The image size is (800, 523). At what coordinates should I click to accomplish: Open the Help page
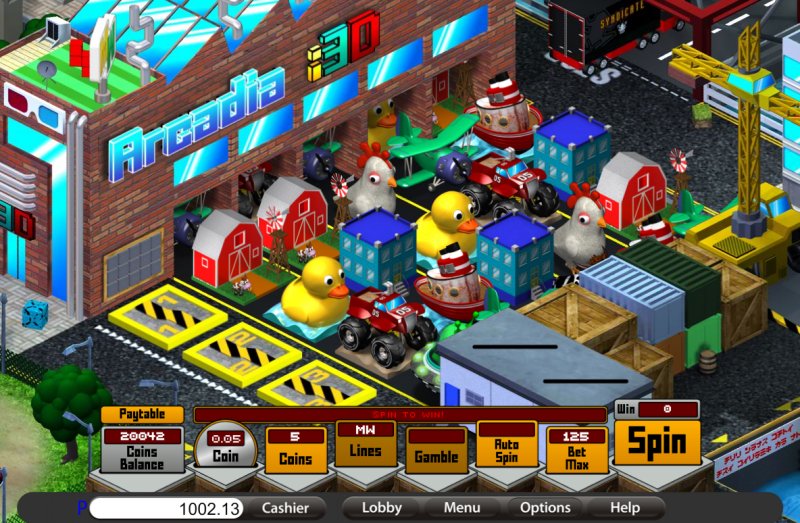pyautogui.click(x=625, y=508)
